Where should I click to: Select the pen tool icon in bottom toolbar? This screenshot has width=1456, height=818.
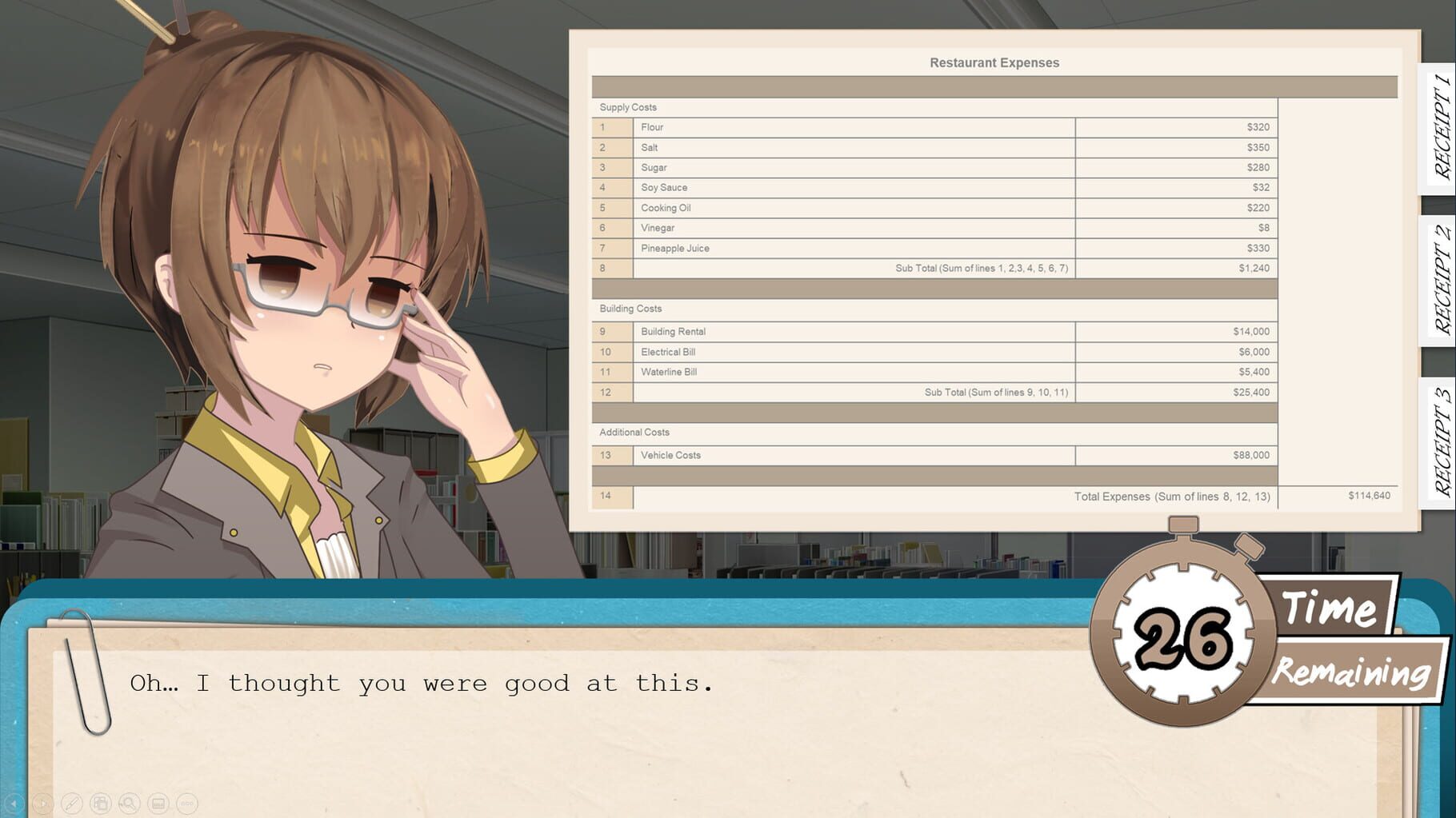tap(71, 804)
